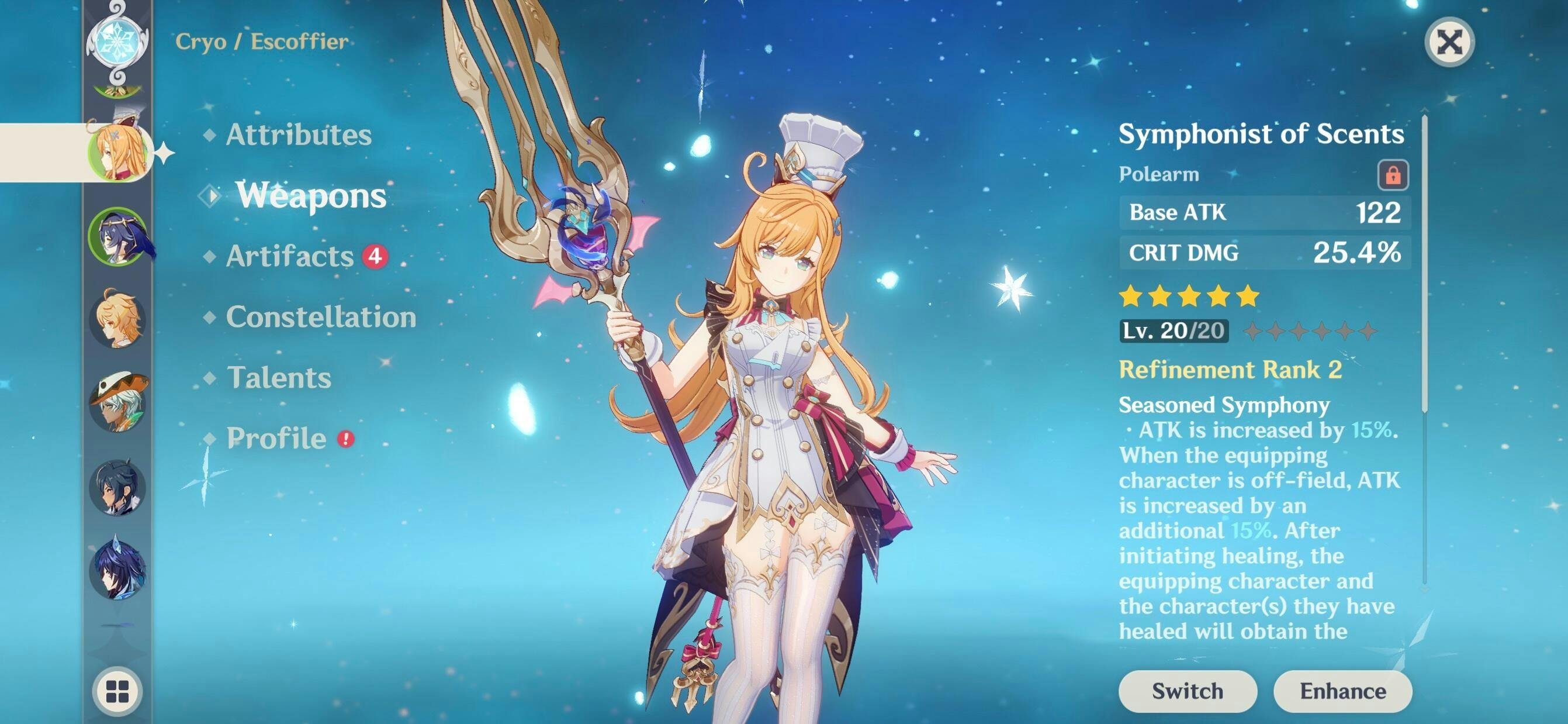
Task: Enhance the Symphonist of Scents
Action: point(1343,691)
